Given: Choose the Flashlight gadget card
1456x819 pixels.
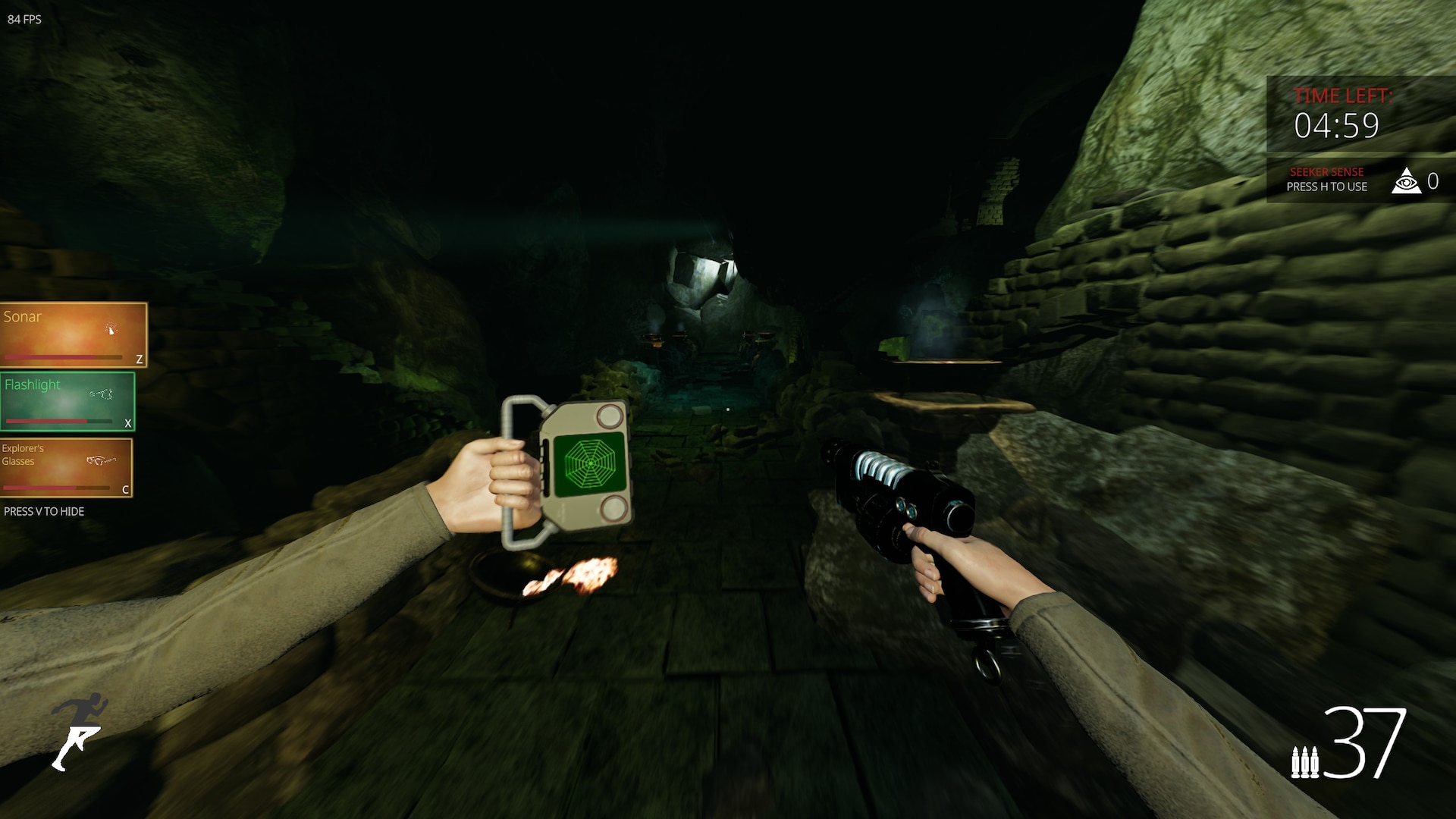Looking at the screenshot, I should (67, 401).
